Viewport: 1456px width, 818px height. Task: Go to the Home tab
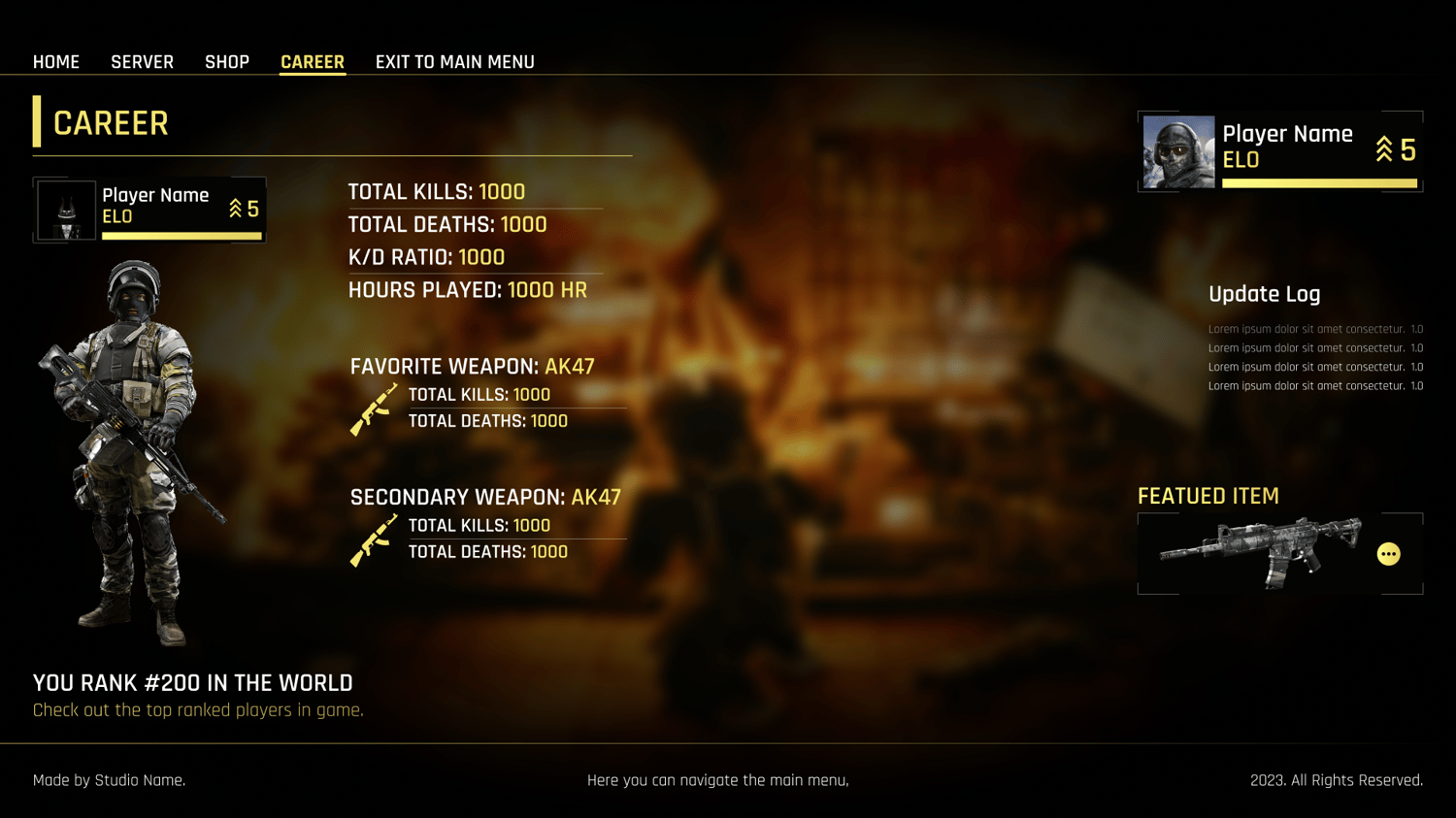[x=56, y=62]
